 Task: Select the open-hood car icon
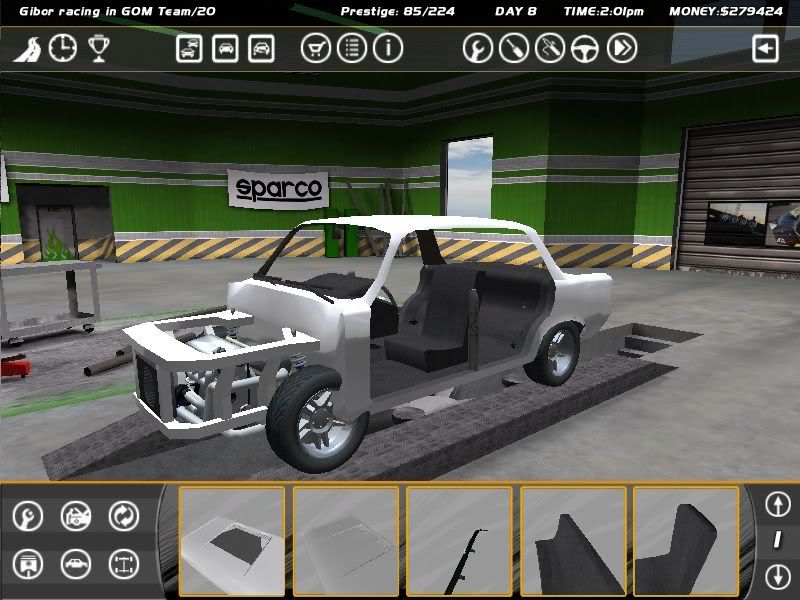coord(75,516)
